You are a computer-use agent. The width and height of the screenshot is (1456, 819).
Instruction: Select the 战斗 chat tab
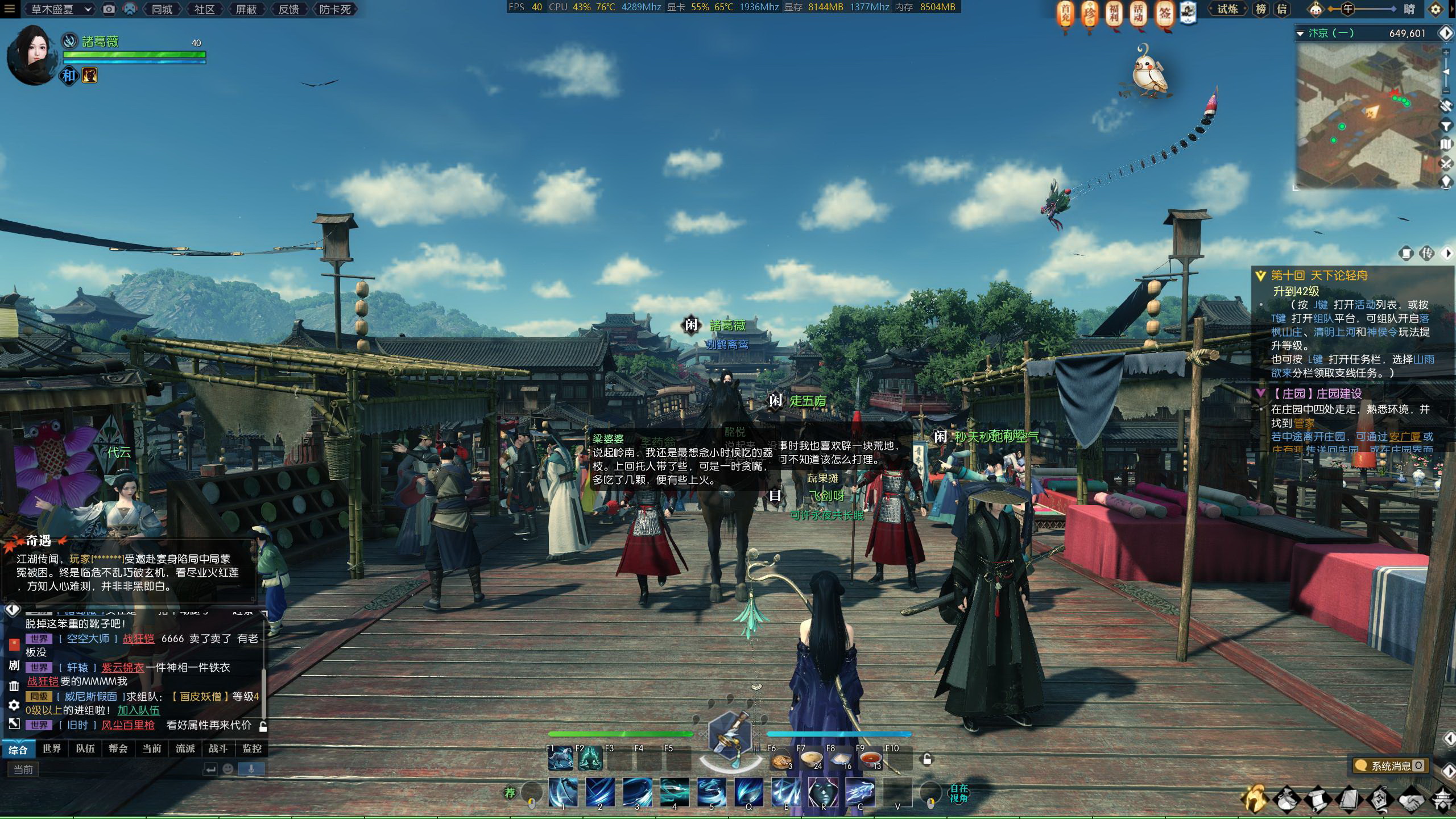218,748
